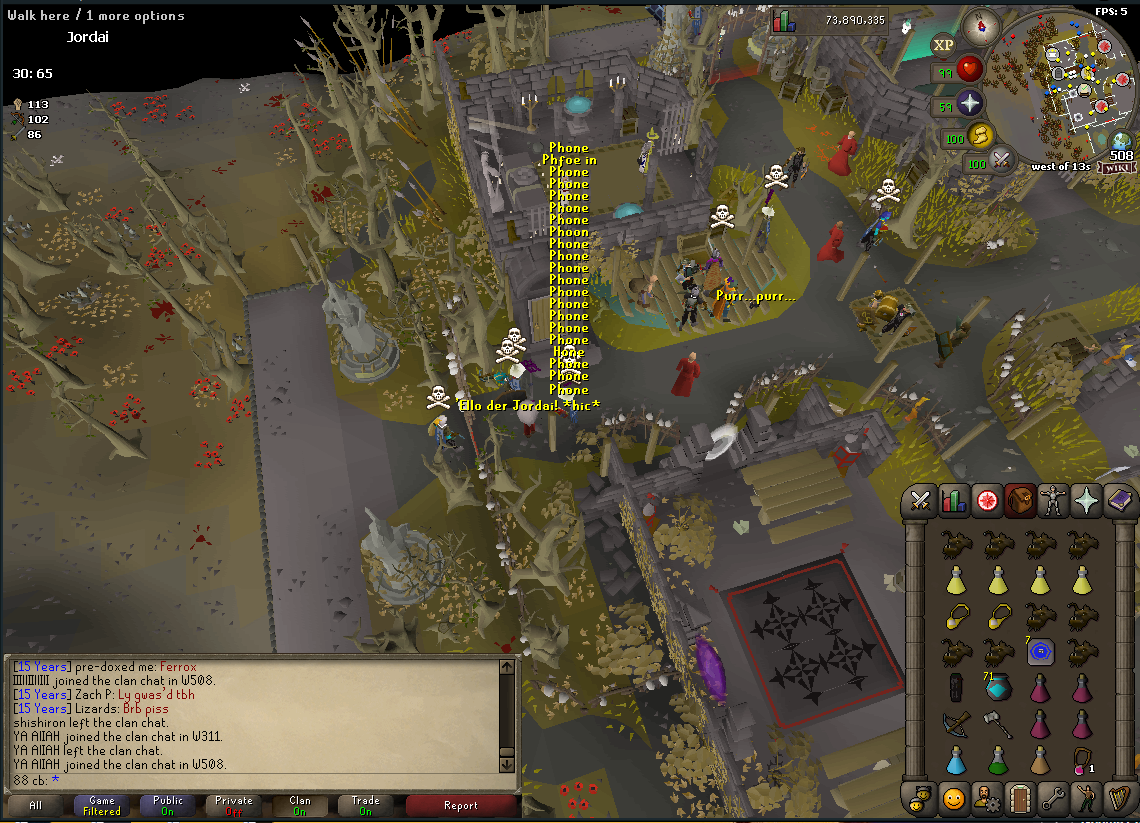Screen dimensions: 1140x823
Task: Click the blue teleport tablet in inventory
Action: [x=1040, y=652]
